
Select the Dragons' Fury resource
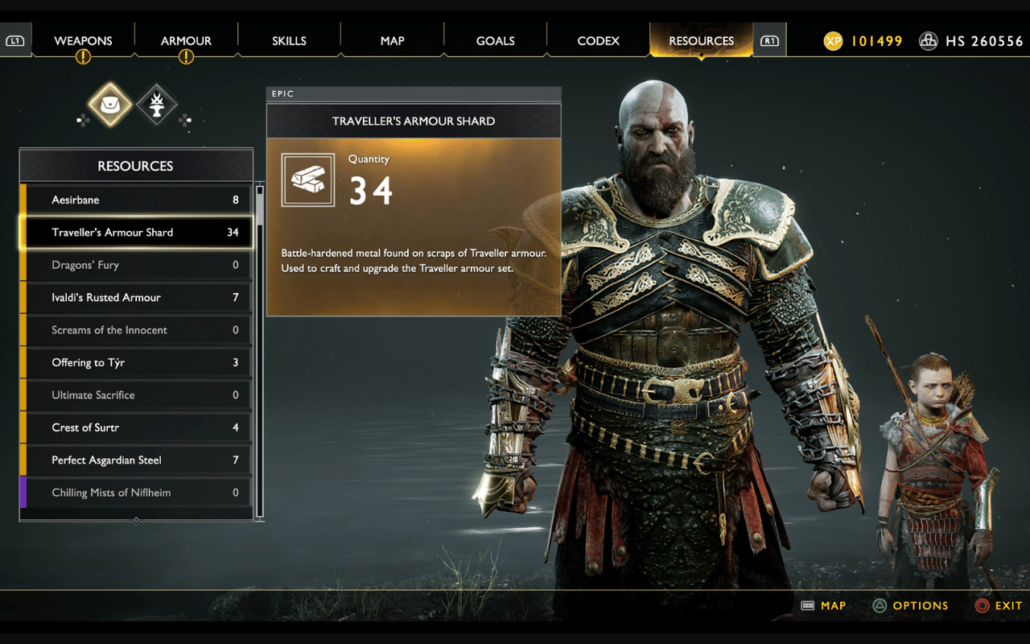point(136,265)
